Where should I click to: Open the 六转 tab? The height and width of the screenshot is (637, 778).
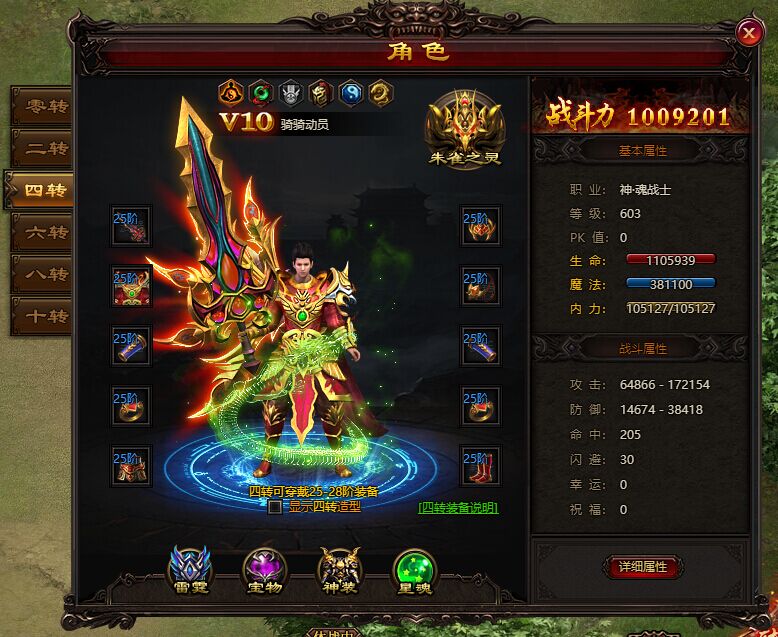coord(40,233)
